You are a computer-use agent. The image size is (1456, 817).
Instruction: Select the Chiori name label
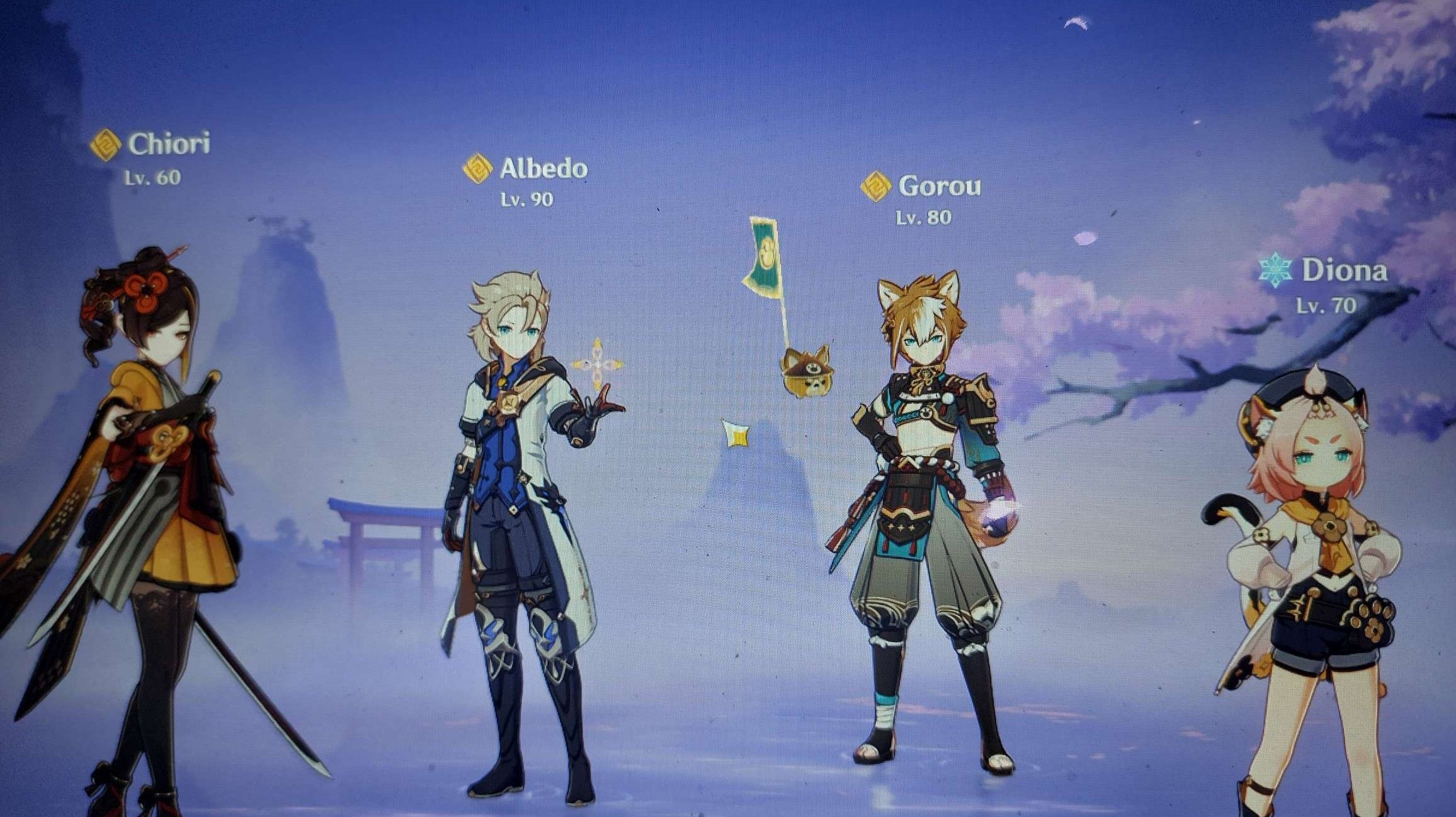pyautogui.click(x=168, y=144)
